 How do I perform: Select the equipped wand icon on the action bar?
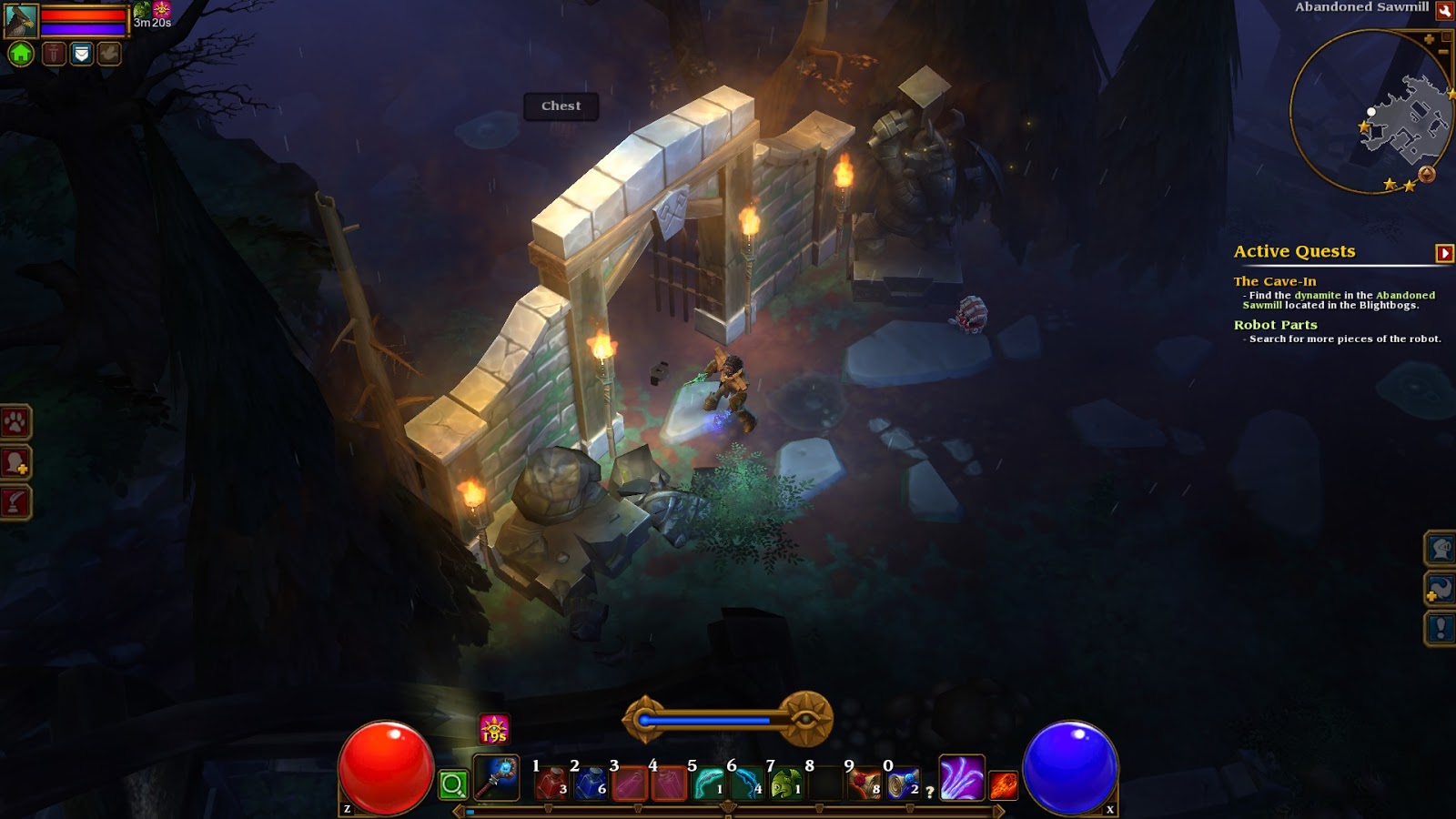coord(497,779)
